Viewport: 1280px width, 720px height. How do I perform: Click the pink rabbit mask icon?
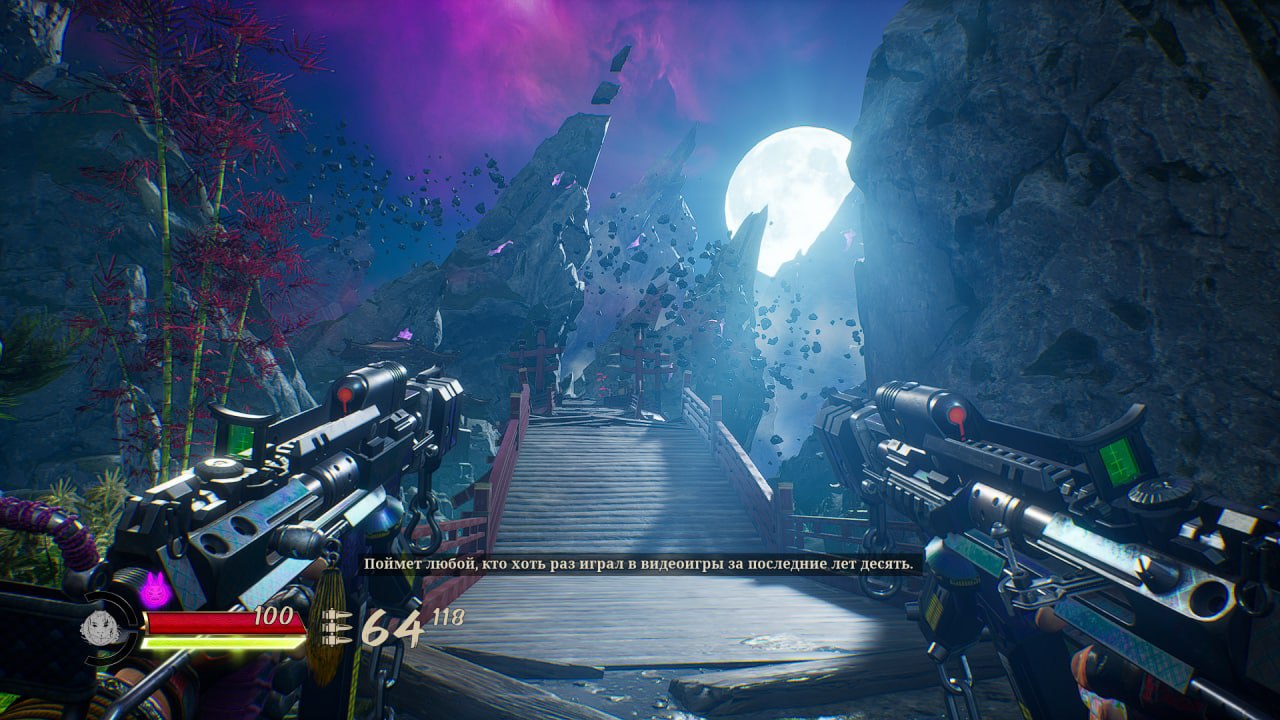point(155,589)
